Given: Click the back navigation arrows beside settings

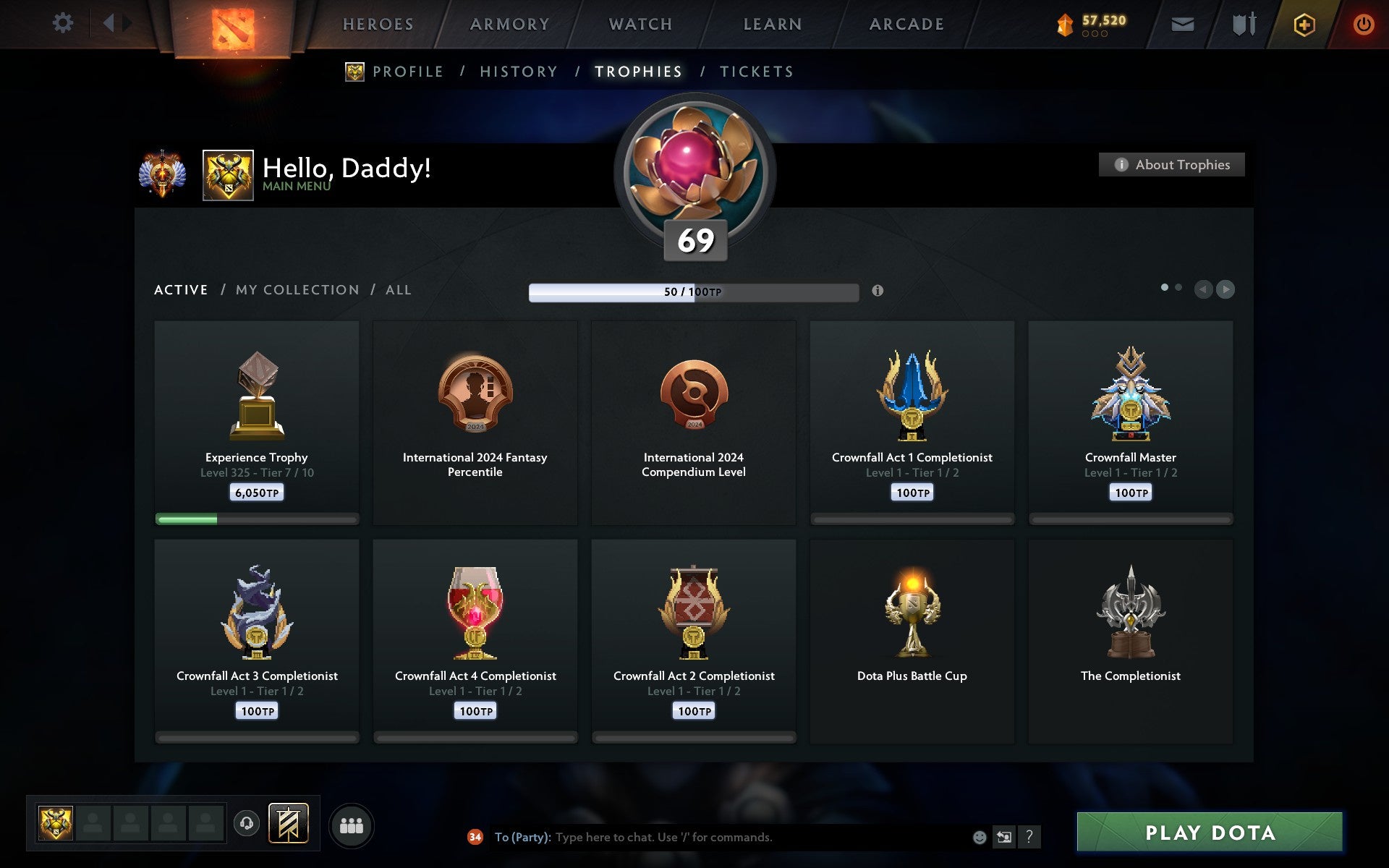Looking at the screenshot, I should (116, 22).
